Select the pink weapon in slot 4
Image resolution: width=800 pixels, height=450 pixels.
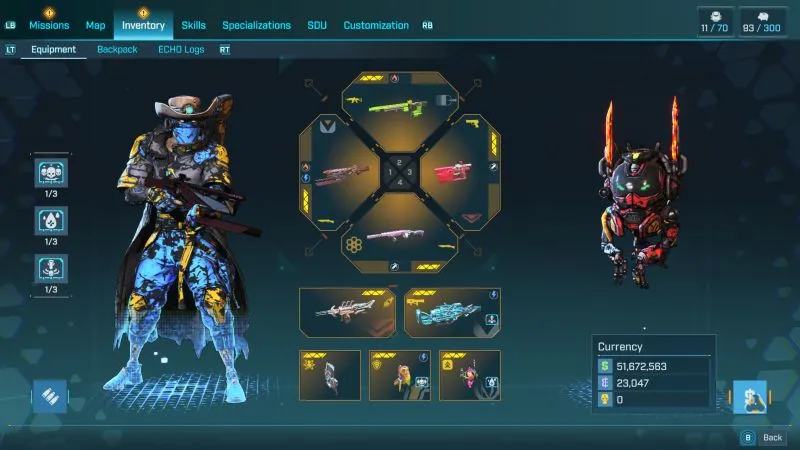pos(398,236)
